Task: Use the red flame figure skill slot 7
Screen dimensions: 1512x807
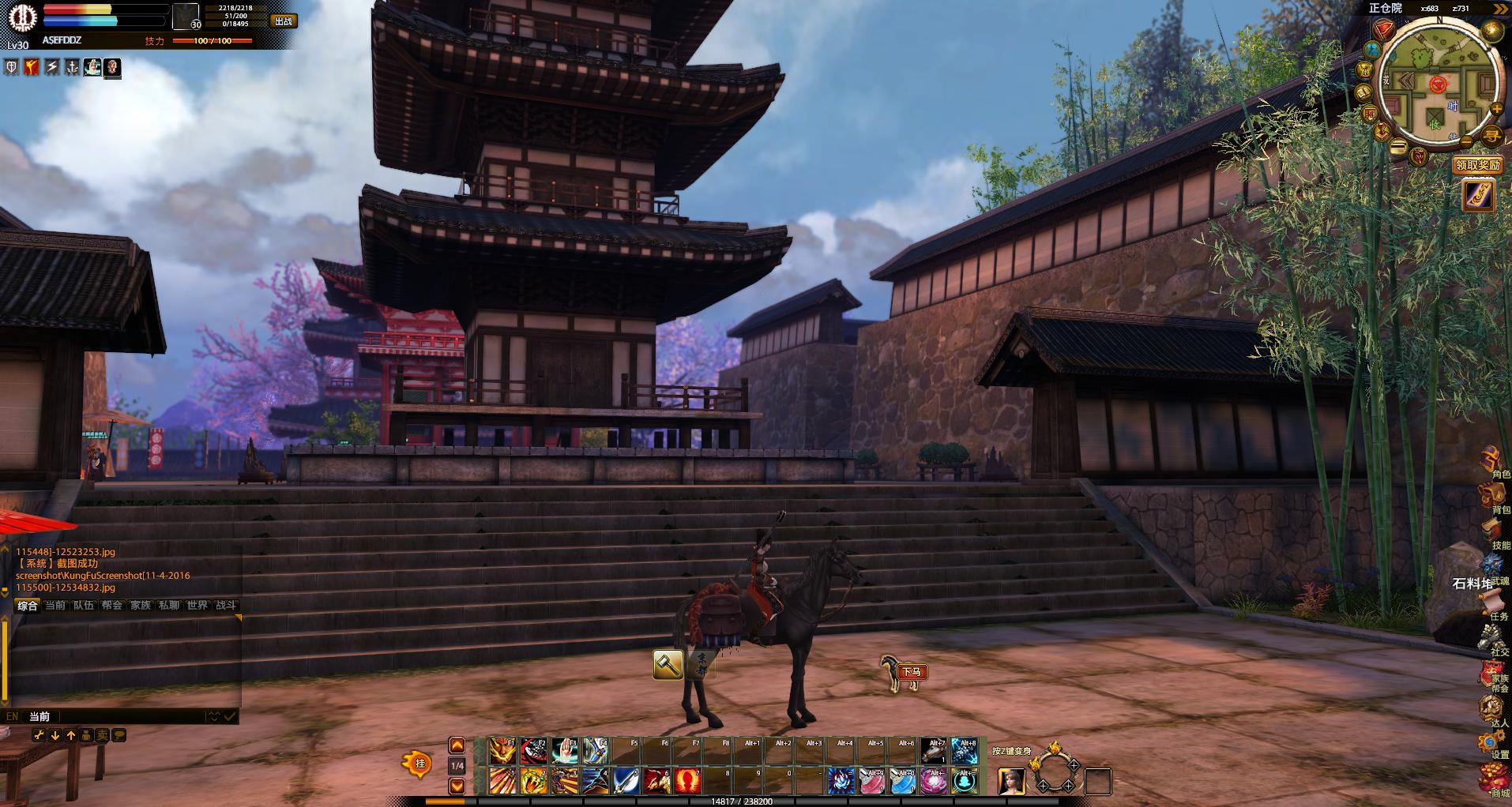Action: point(688,781)
